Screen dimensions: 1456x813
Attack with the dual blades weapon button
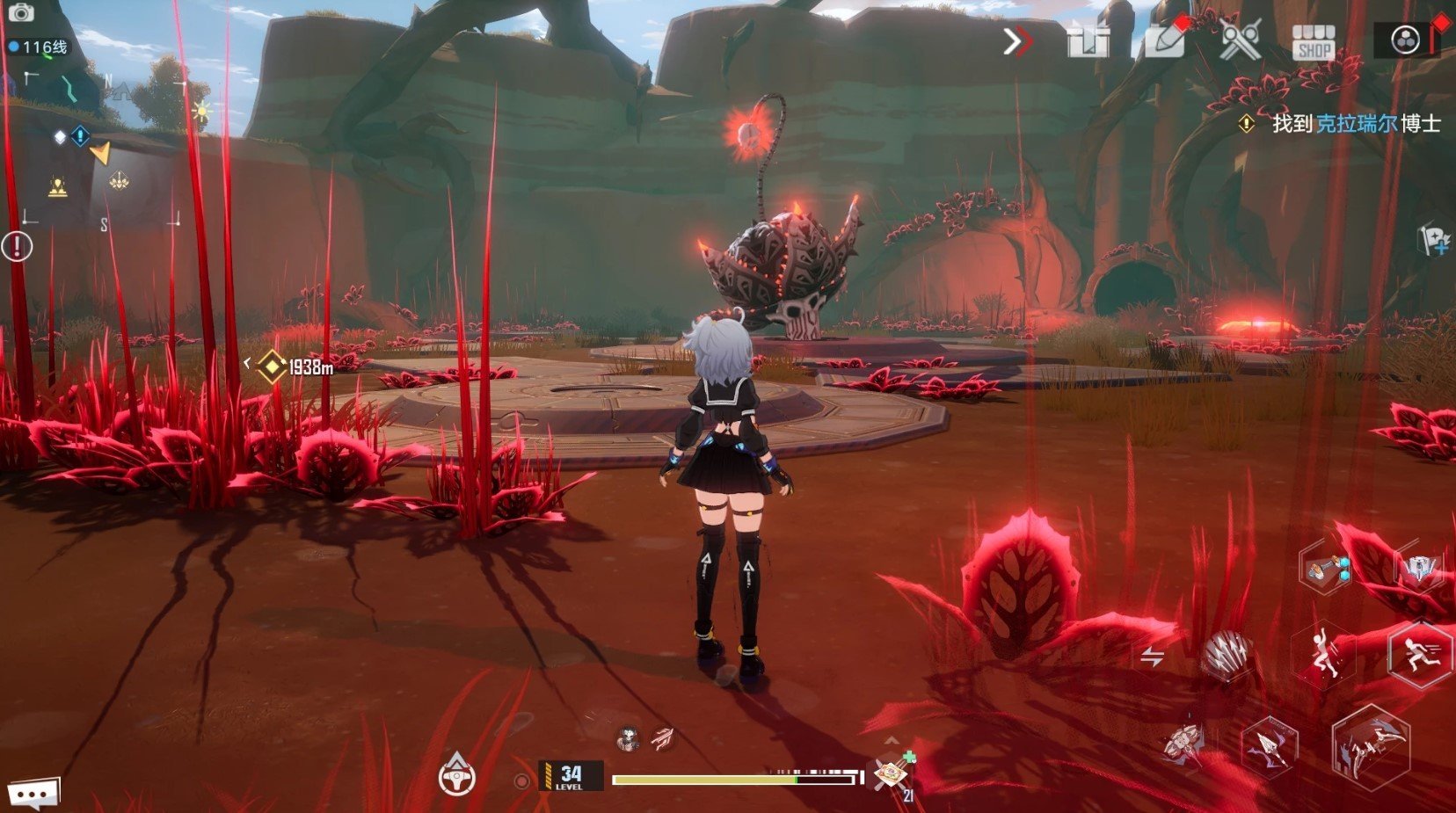1371,748
